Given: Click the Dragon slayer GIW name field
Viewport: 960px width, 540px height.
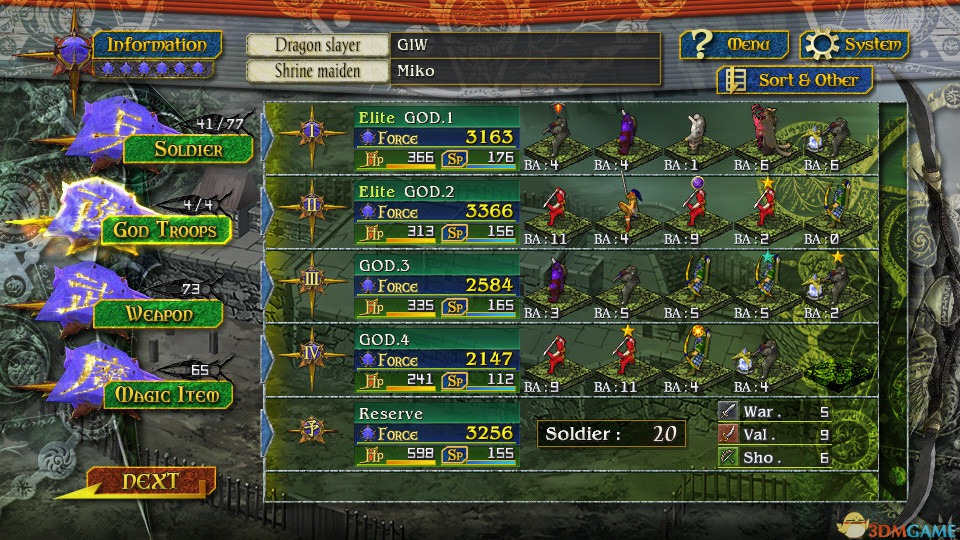Looking at the screenshot, I should 525,45.
